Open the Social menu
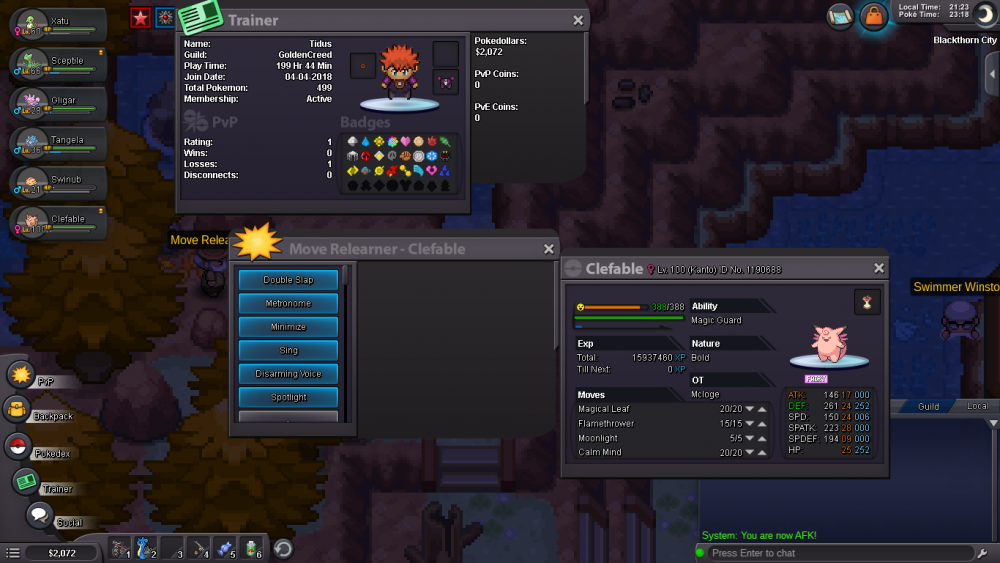Image resolution: width=1000 pixels, height=563 pixels. coord(40,515)
